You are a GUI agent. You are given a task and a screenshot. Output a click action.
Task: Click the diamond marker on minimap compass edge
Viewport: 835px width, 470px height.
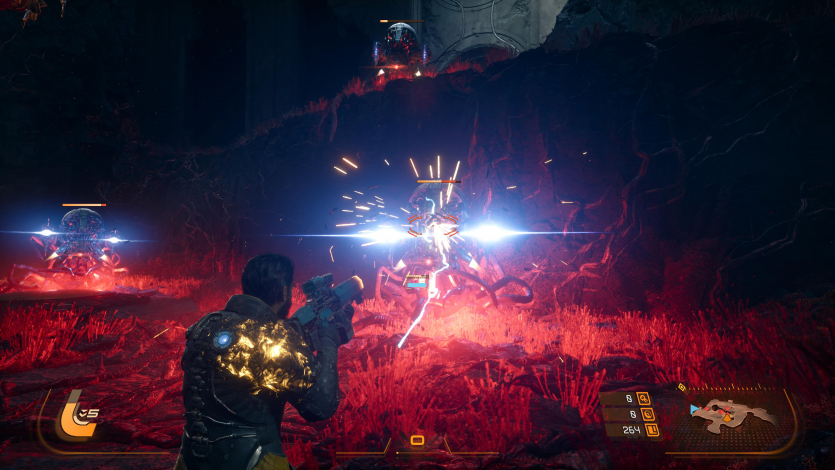click(x=682, y=387)
